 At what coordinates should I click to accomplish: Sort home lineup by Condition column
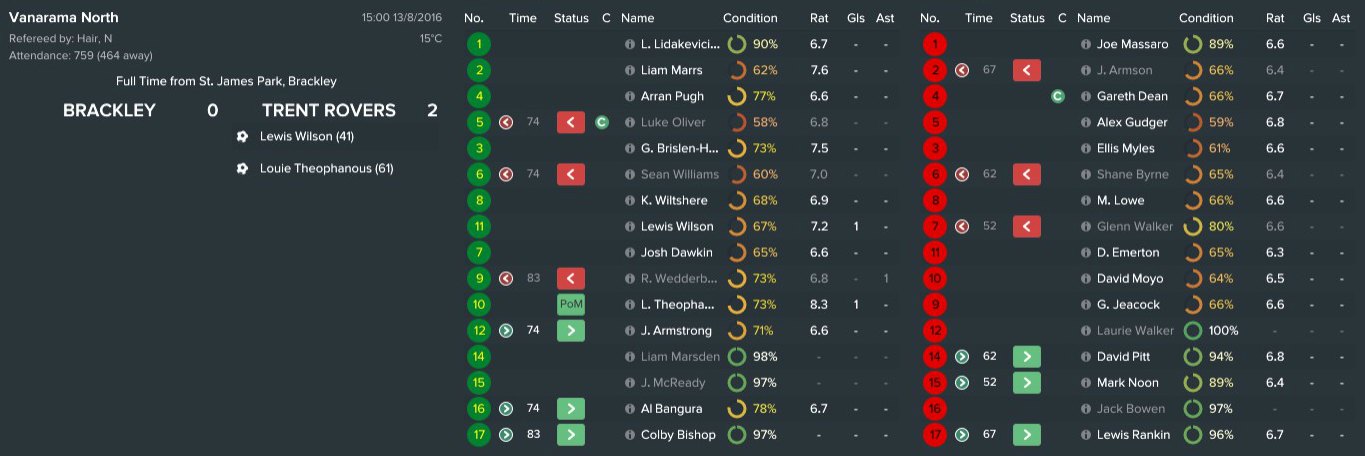pyautogui.click(x=750, y=18)
